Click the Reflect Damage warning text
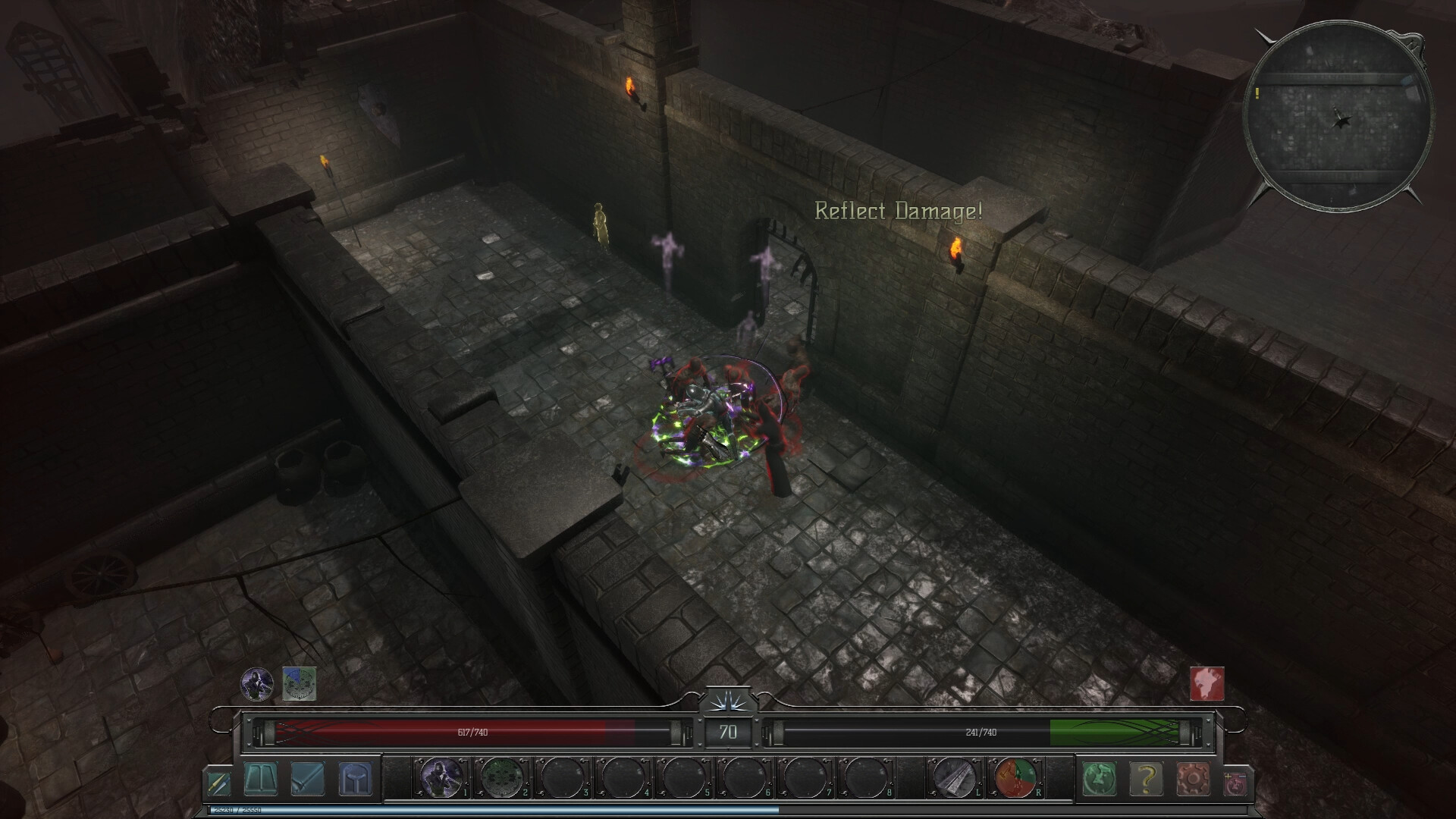Screen dimensions: 1456x819 (x=898, y=211)
